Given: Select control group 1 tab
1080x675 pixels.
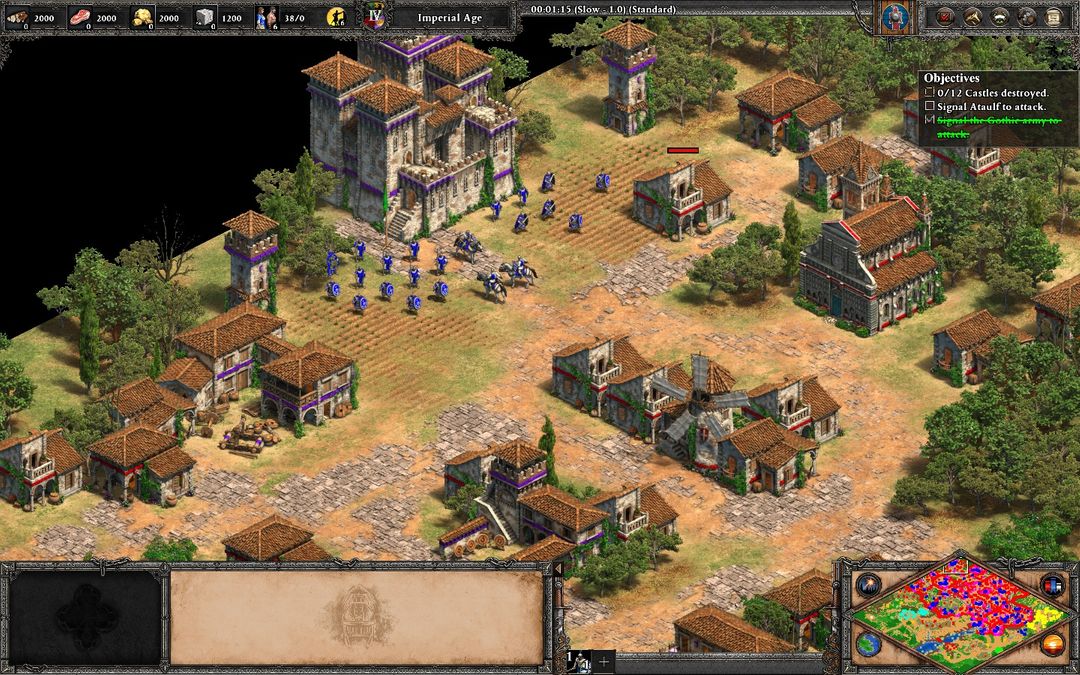Looking at the screenshot, I should coord(578,662).
